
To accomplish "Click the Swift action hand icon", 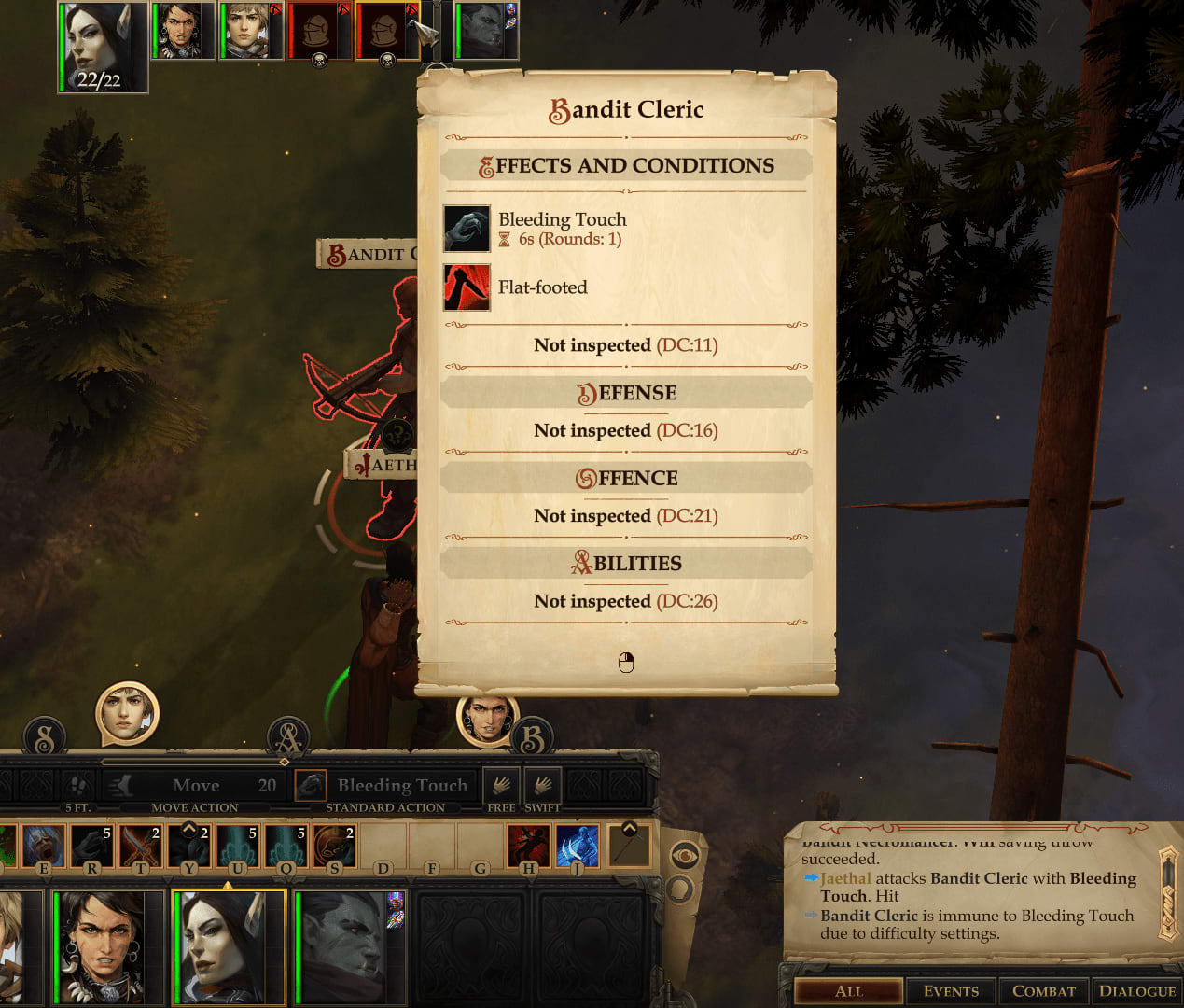I will click(542, 786).
